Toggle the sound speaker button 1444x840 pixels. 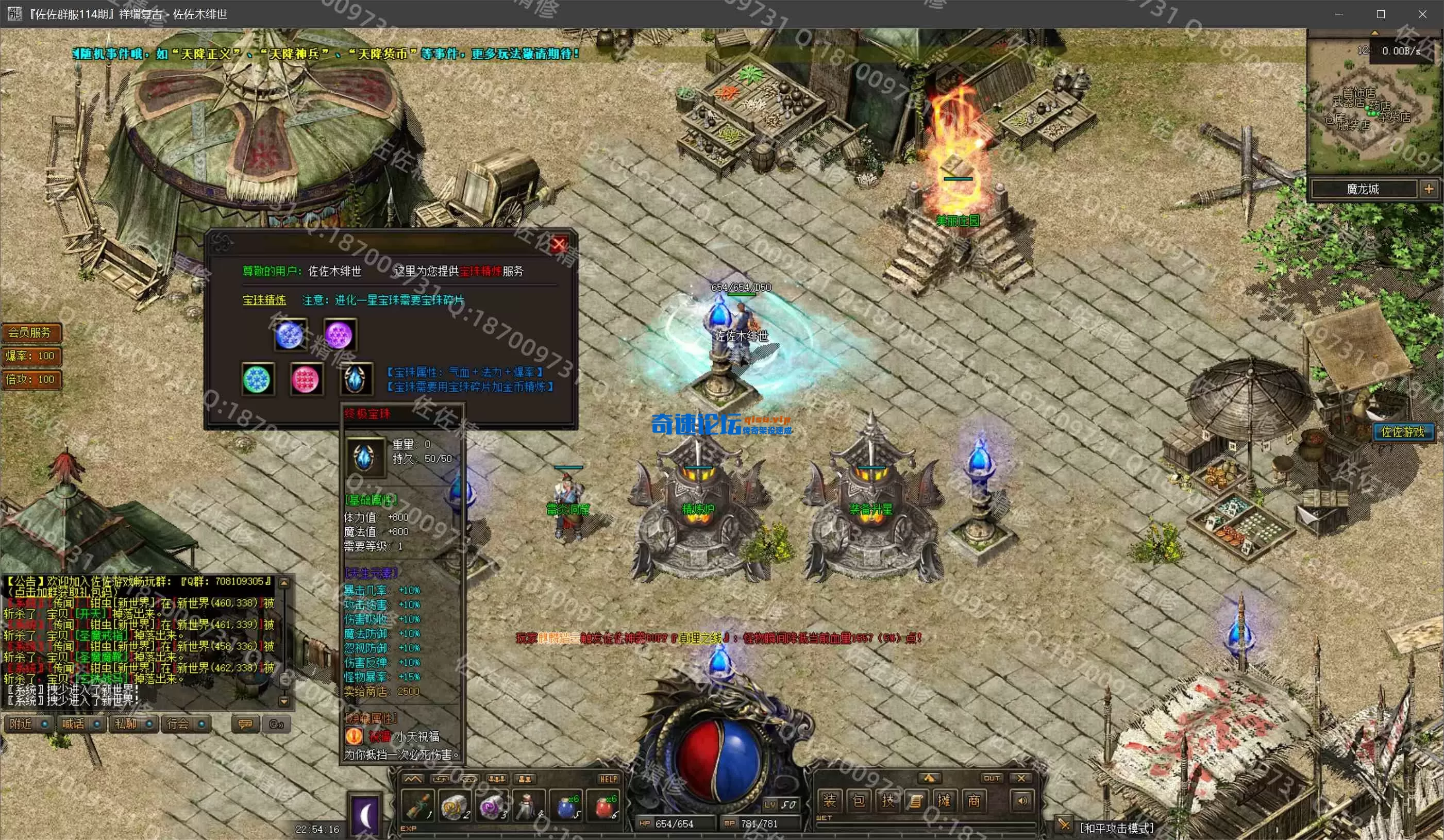[1022, 800]
